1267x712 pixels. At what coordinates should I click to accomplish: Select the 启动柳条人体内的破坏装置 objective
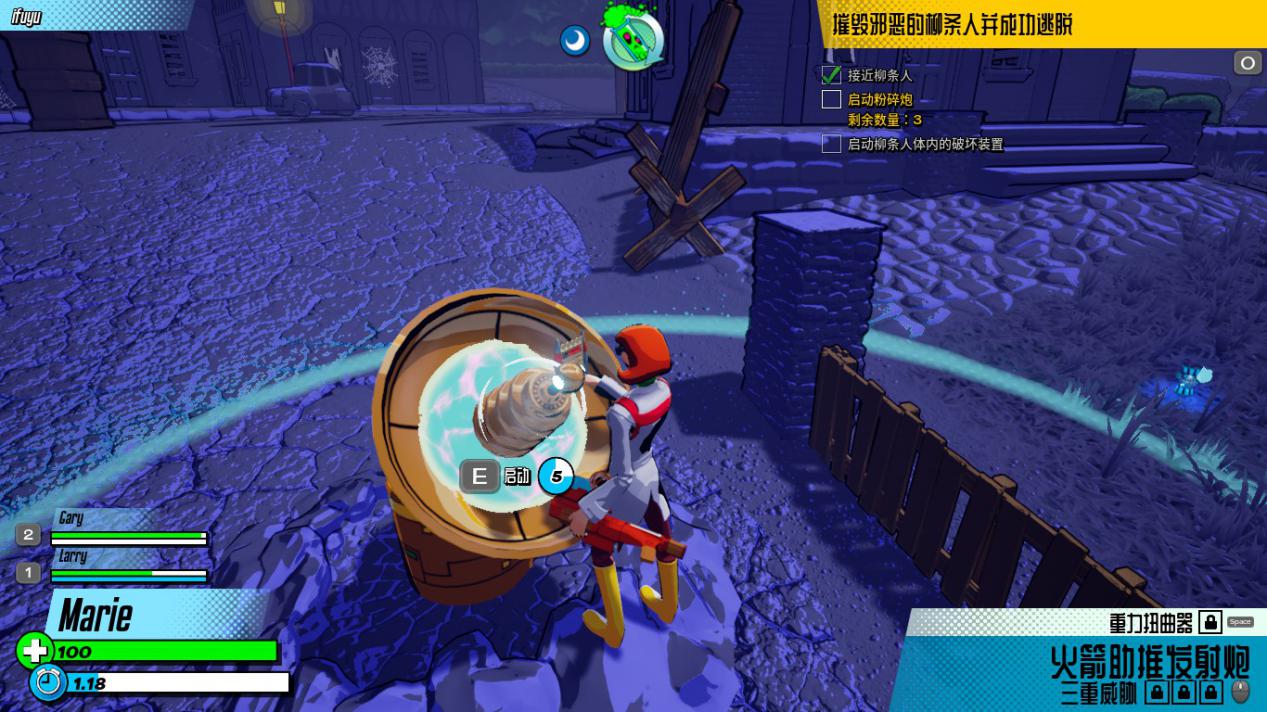pyautogui.click(x=924, y=144)
